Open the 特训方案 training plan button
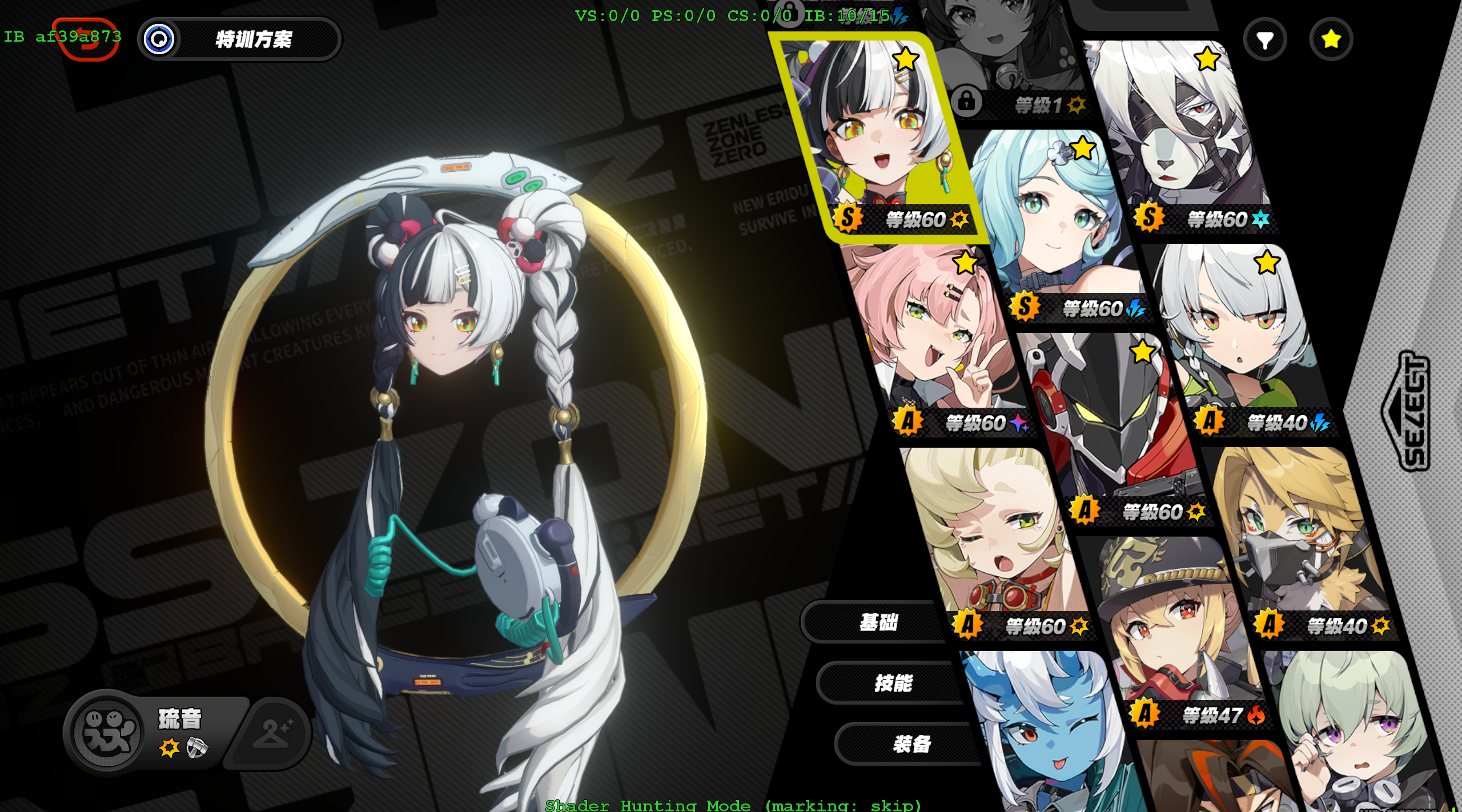 240,39
